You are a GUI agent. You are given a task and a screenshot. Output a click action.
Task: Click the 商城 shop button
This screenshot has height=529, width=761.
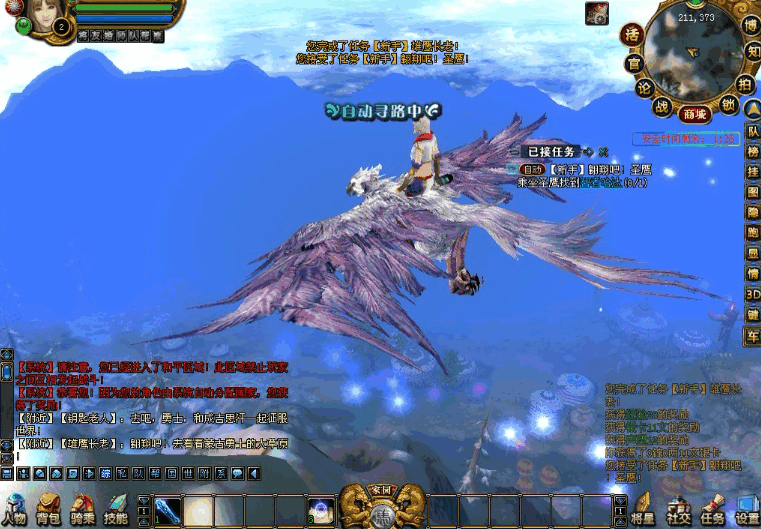tap(695, 114)
